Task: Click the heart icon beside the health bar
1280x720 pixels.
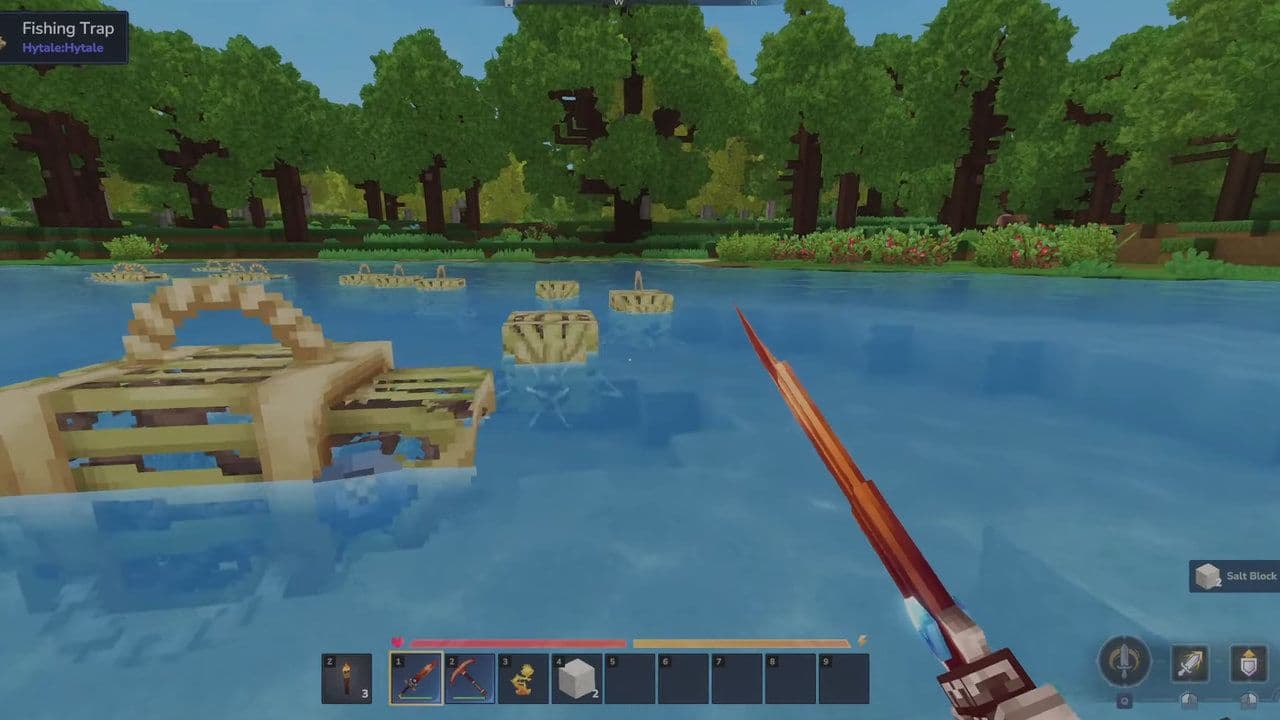Action: [399, 641]
